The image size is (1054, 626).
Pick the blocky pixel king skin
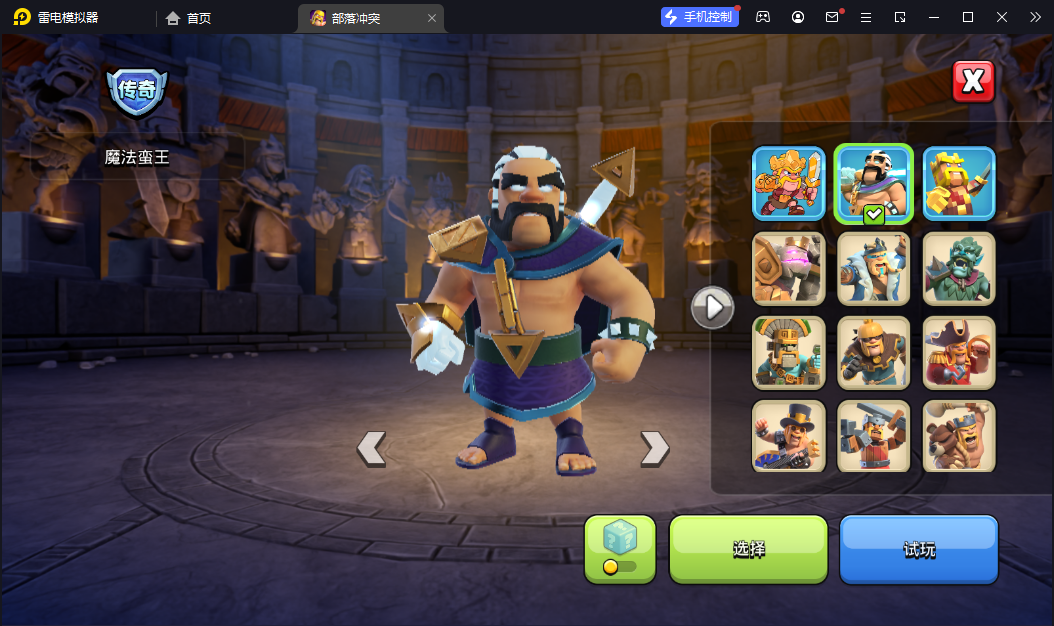[958, 183]
